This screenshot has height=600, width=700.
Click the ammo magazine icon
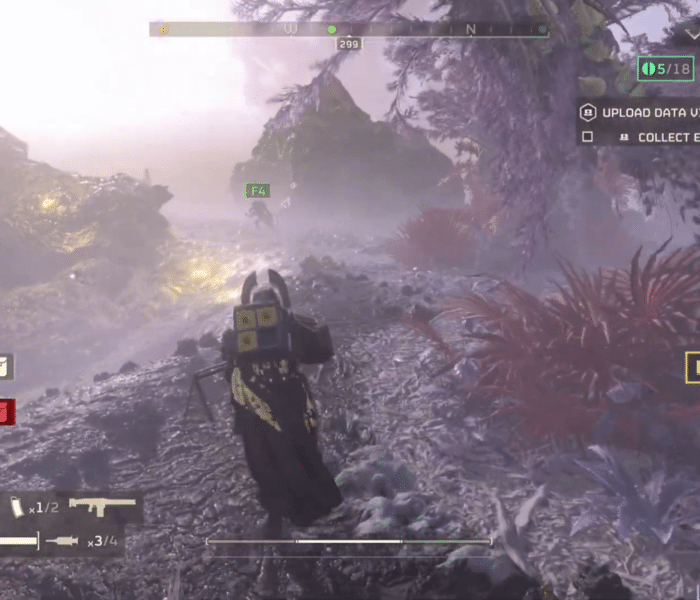[x=18, y=507]
